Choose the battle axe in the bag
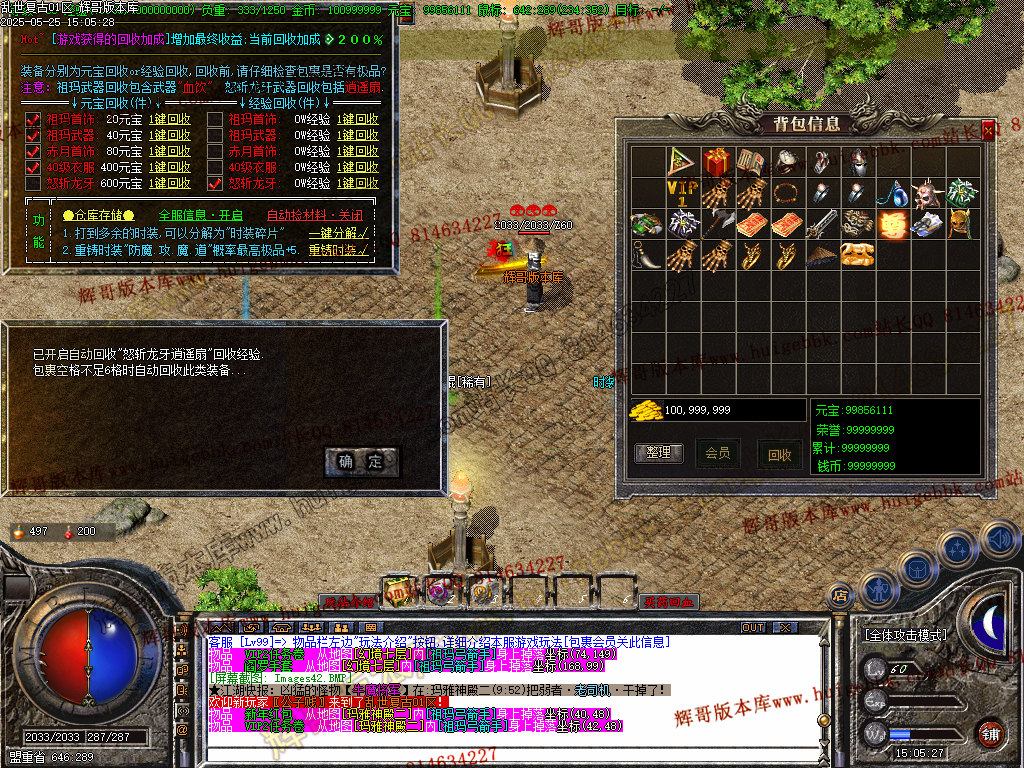 tap(716, 224)
